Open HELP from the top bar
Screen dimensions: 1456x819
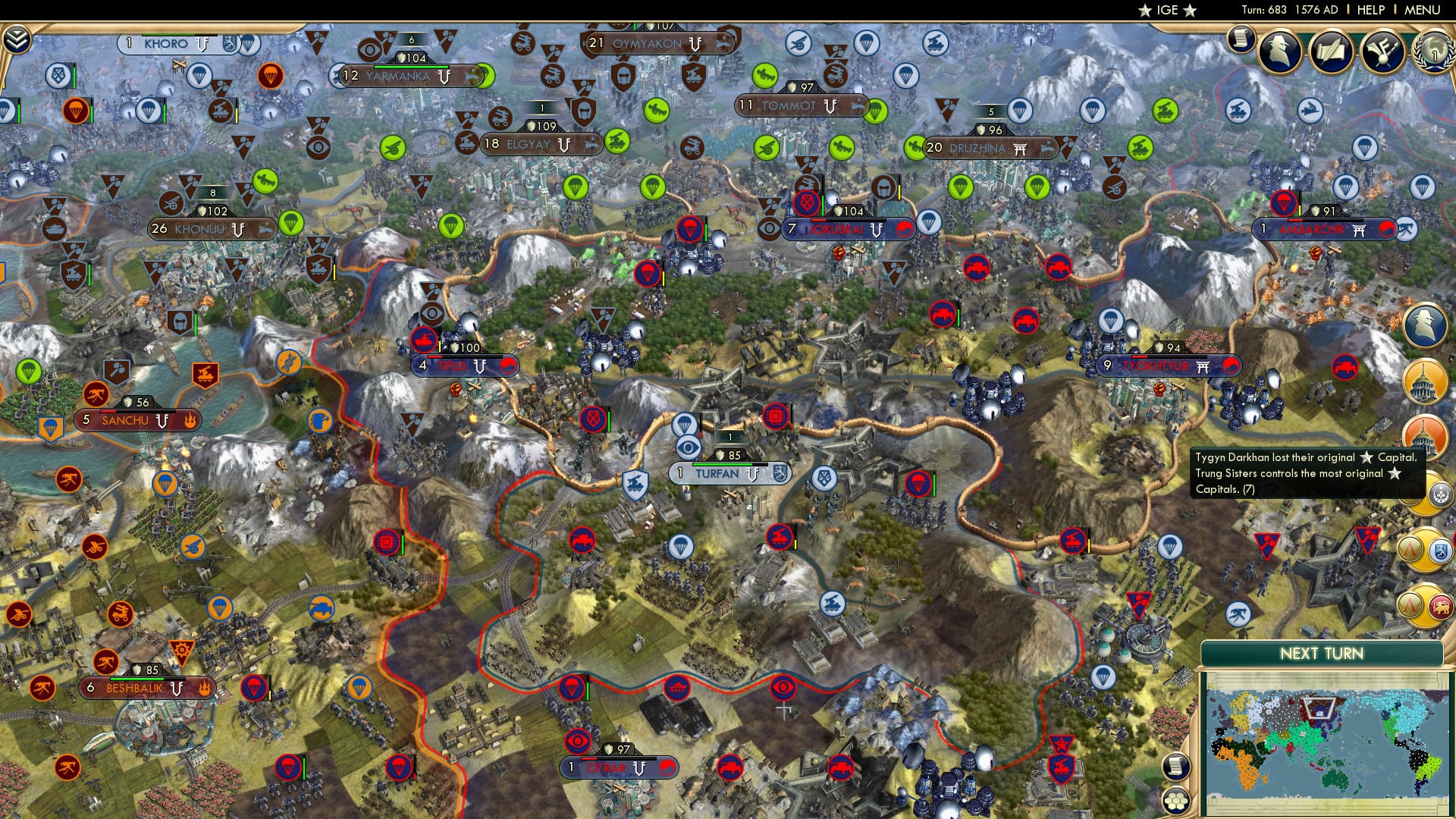[x=1370, y=10]
